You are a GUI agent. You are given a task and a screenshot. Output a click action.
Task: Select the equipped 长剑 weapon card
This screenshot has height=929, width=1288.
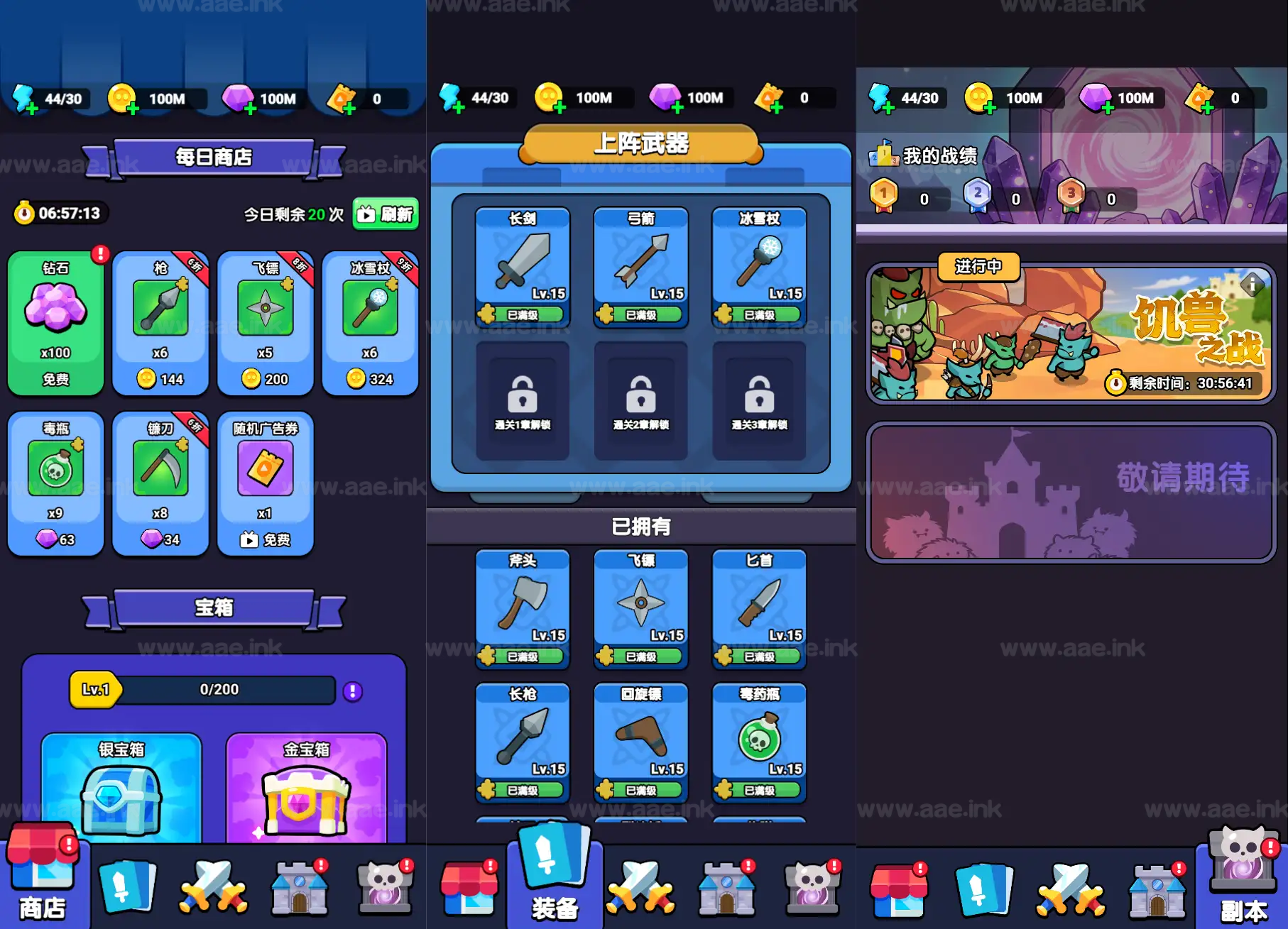(523, 267)
